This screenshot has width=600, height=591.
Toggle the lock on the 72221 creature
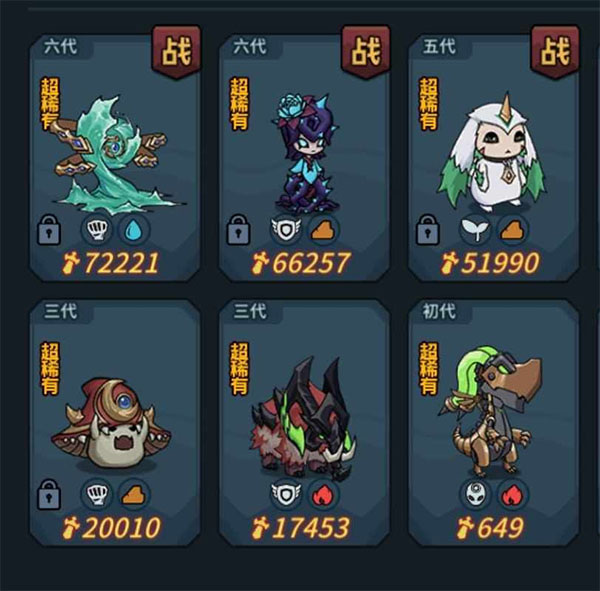pos(47,231)
